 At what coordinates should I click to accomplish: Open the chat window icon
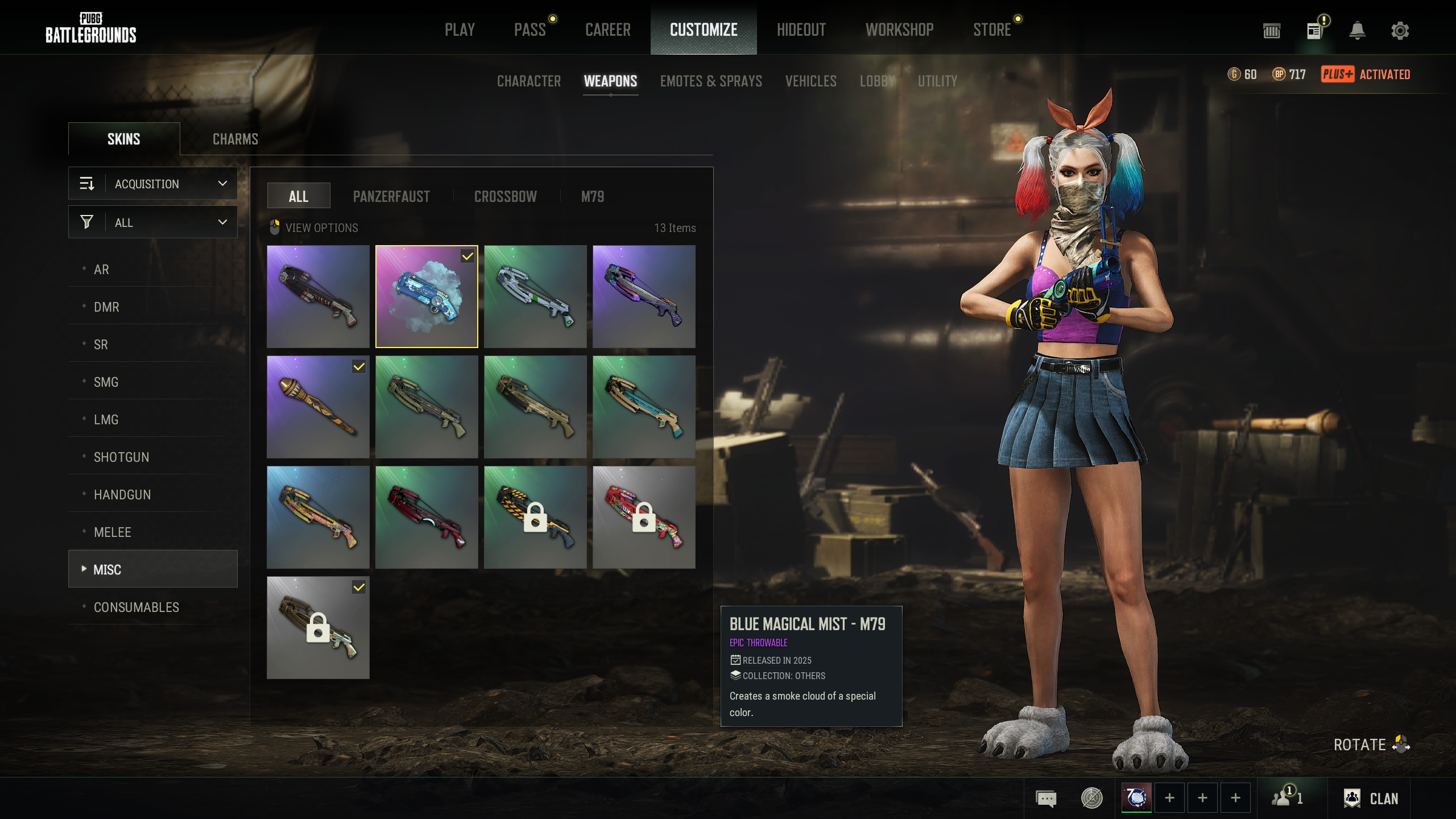pos(1046,799)
